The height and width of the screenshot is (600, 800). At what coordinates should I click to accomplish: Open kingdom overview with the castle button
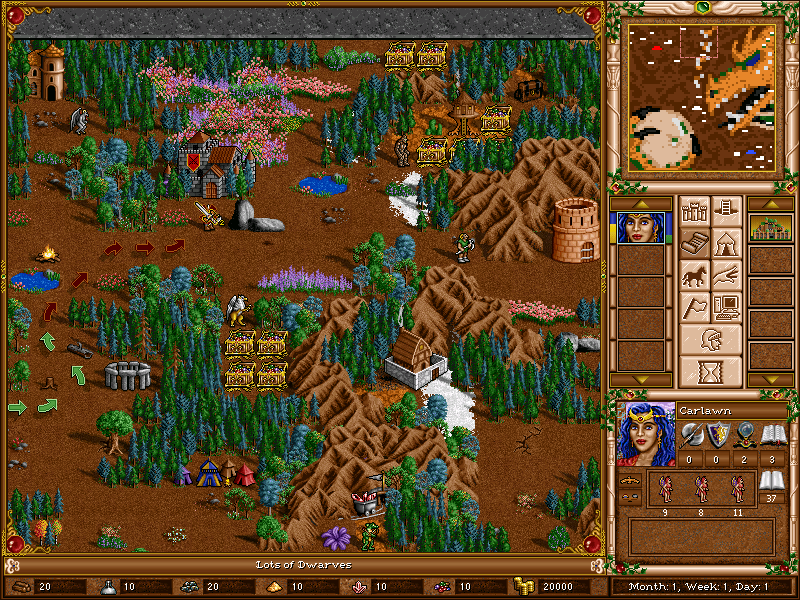694,211
